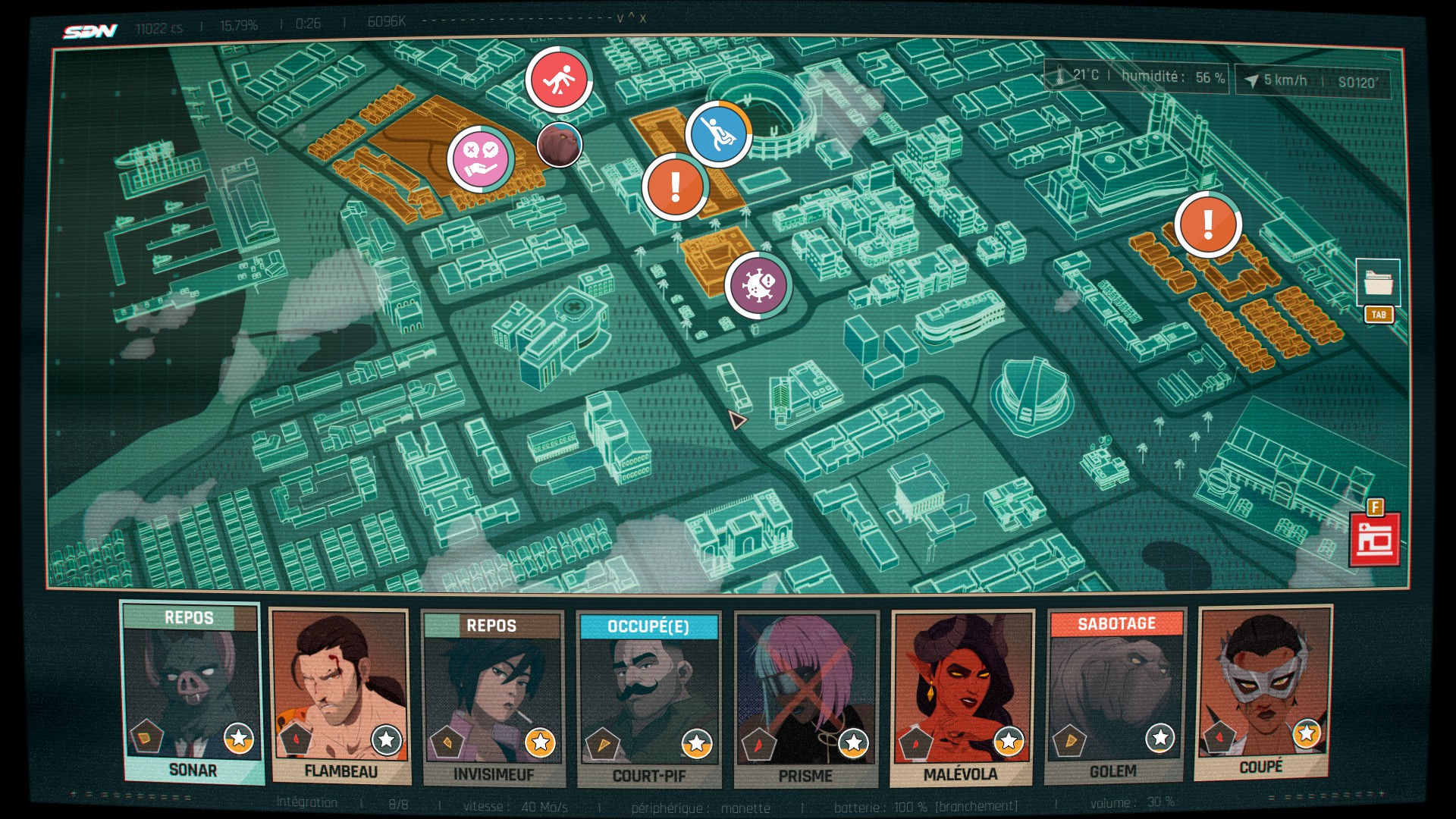Click the crossed-out Prisme card

[x=806, y=699]
